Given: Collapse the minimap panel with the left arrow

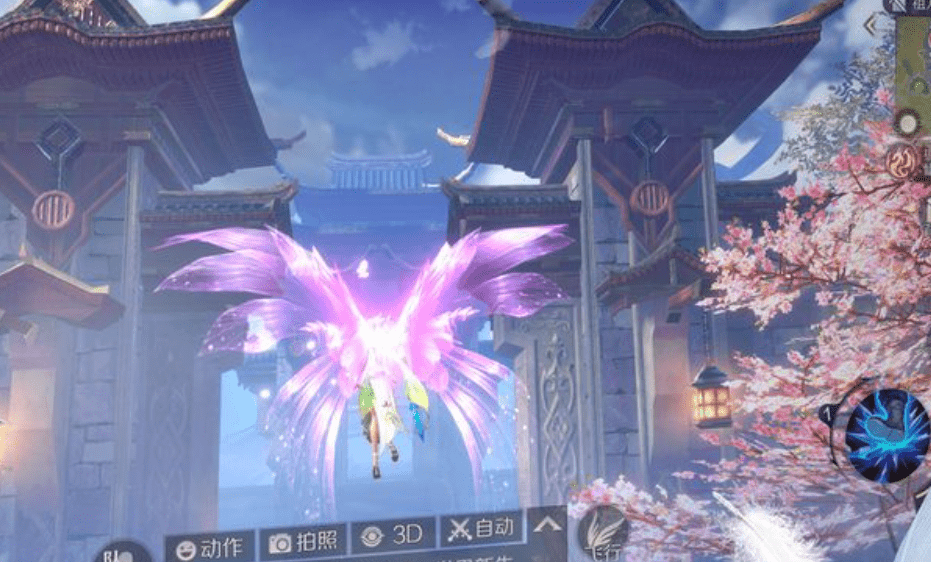Looking at the screenshot, I should click(x=870, y=25).
